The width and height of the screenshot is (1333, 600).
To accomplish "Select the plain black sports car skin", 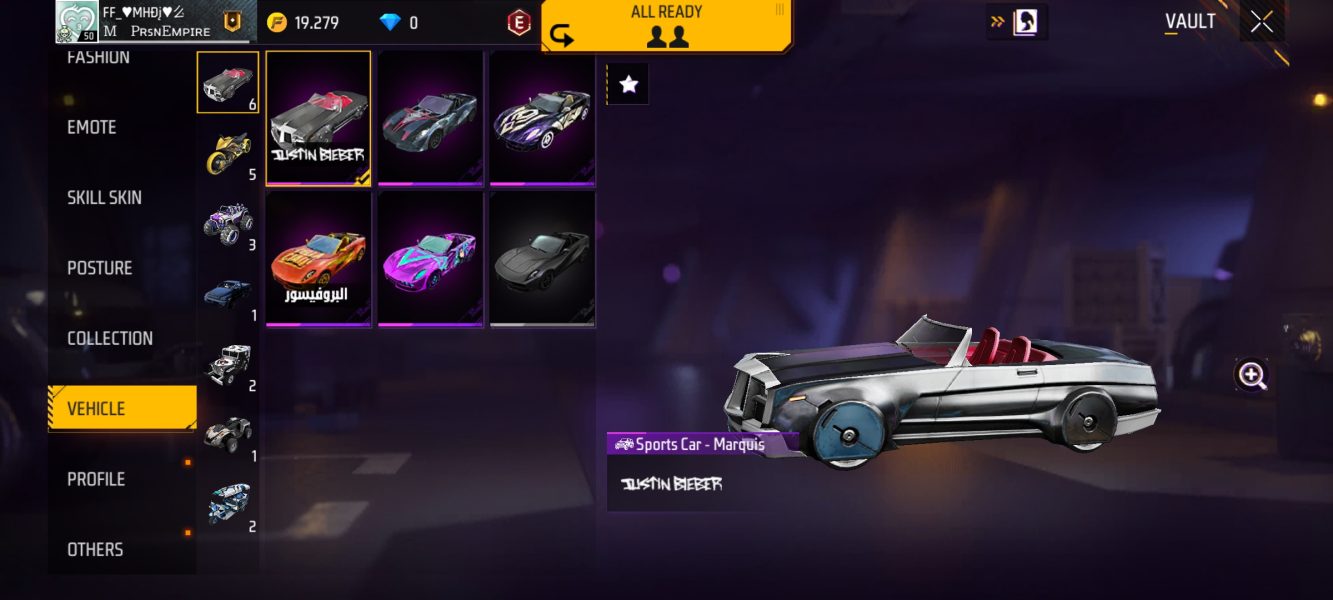I will [542, 258].
